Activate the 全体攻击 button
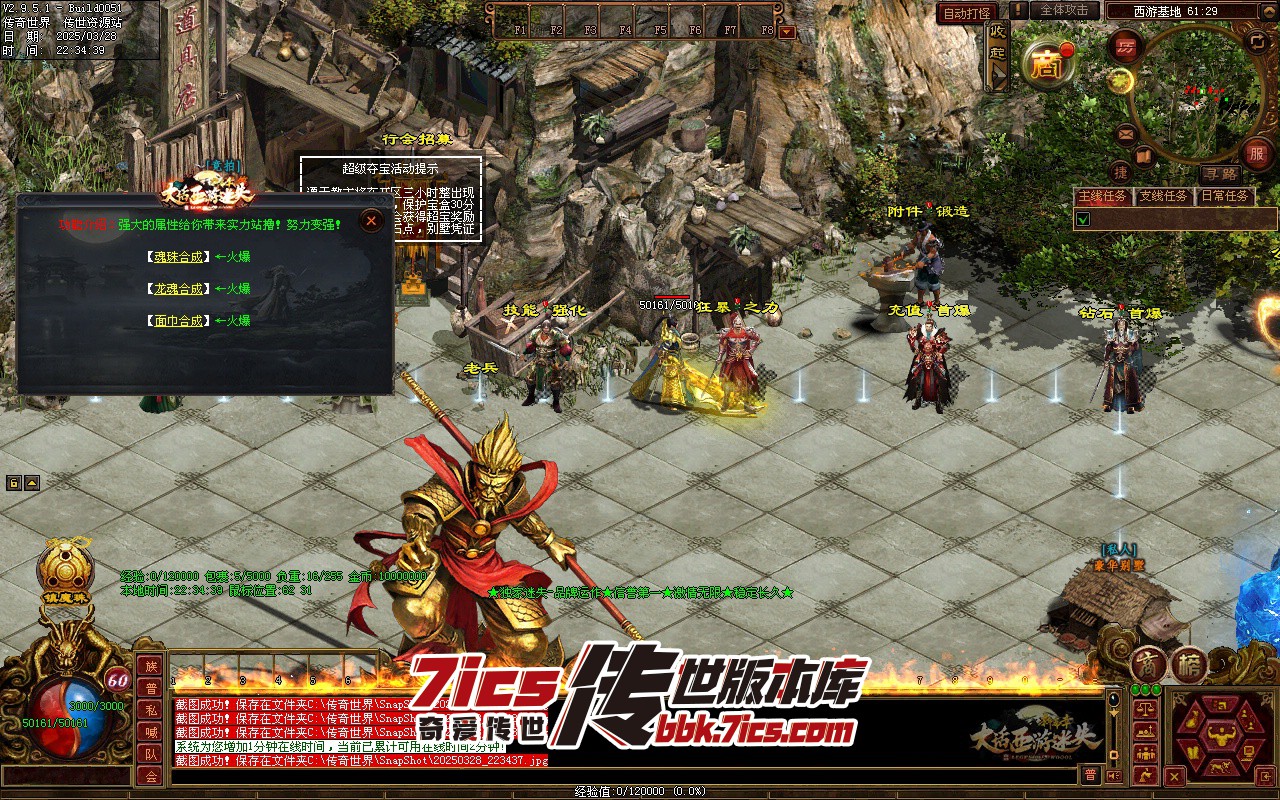Image resolution: width=1280 pixels, height=800 pixels. pyautogui.click(x=1064, y=11)
